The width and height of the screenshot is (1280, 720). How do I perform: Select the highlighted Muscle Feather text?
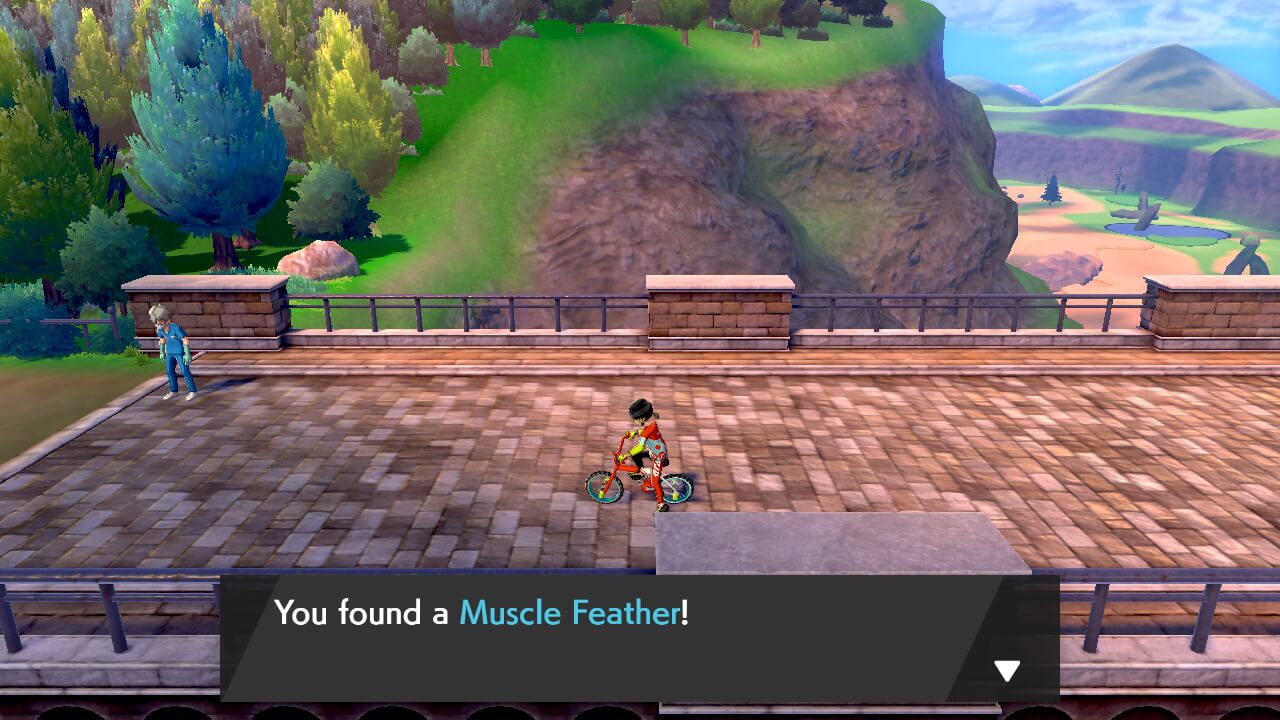click(x=566, y=614)
